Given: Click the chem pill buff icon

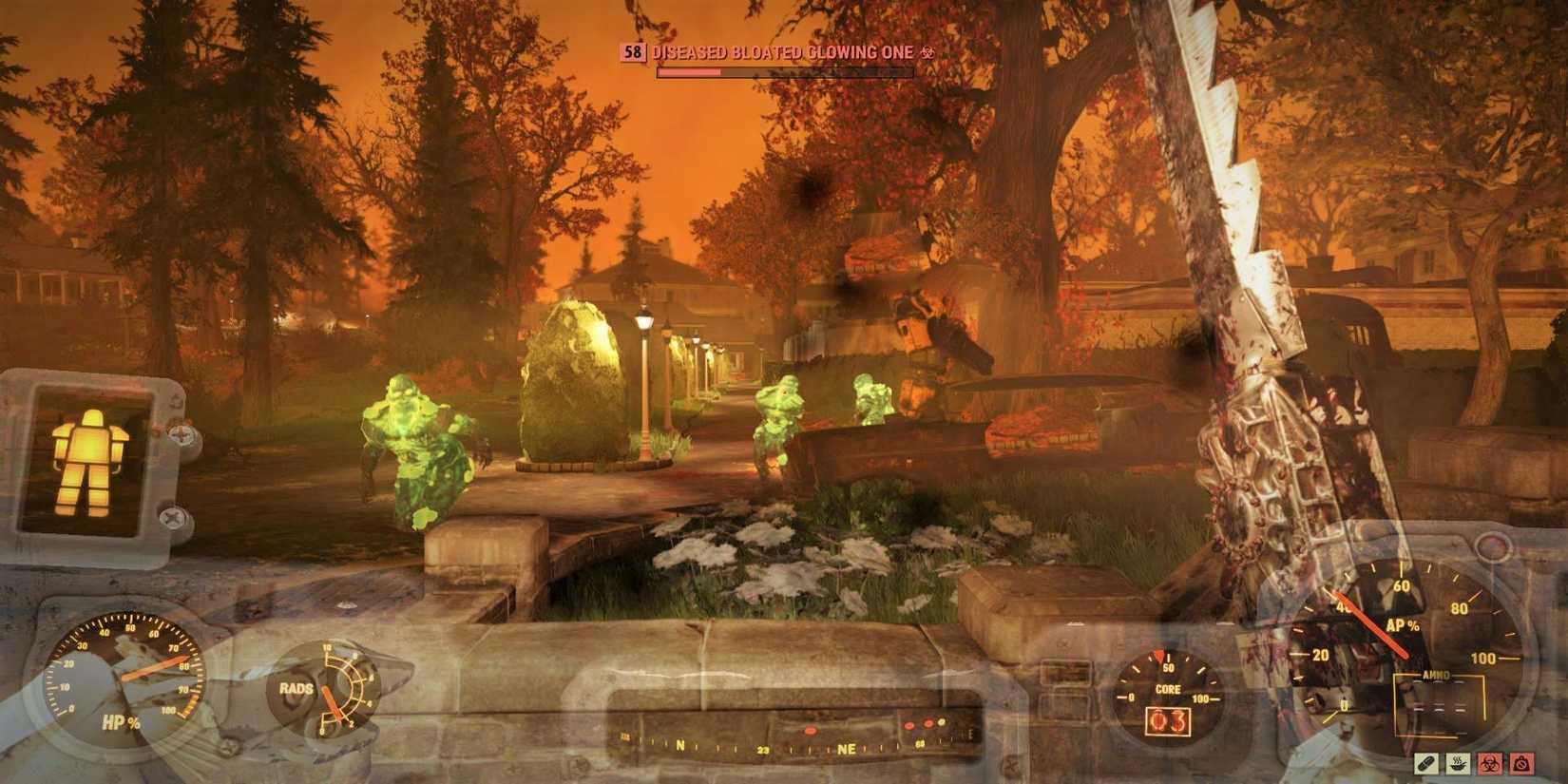Looking at the screenshot, I should click(x=1427, y=763).
